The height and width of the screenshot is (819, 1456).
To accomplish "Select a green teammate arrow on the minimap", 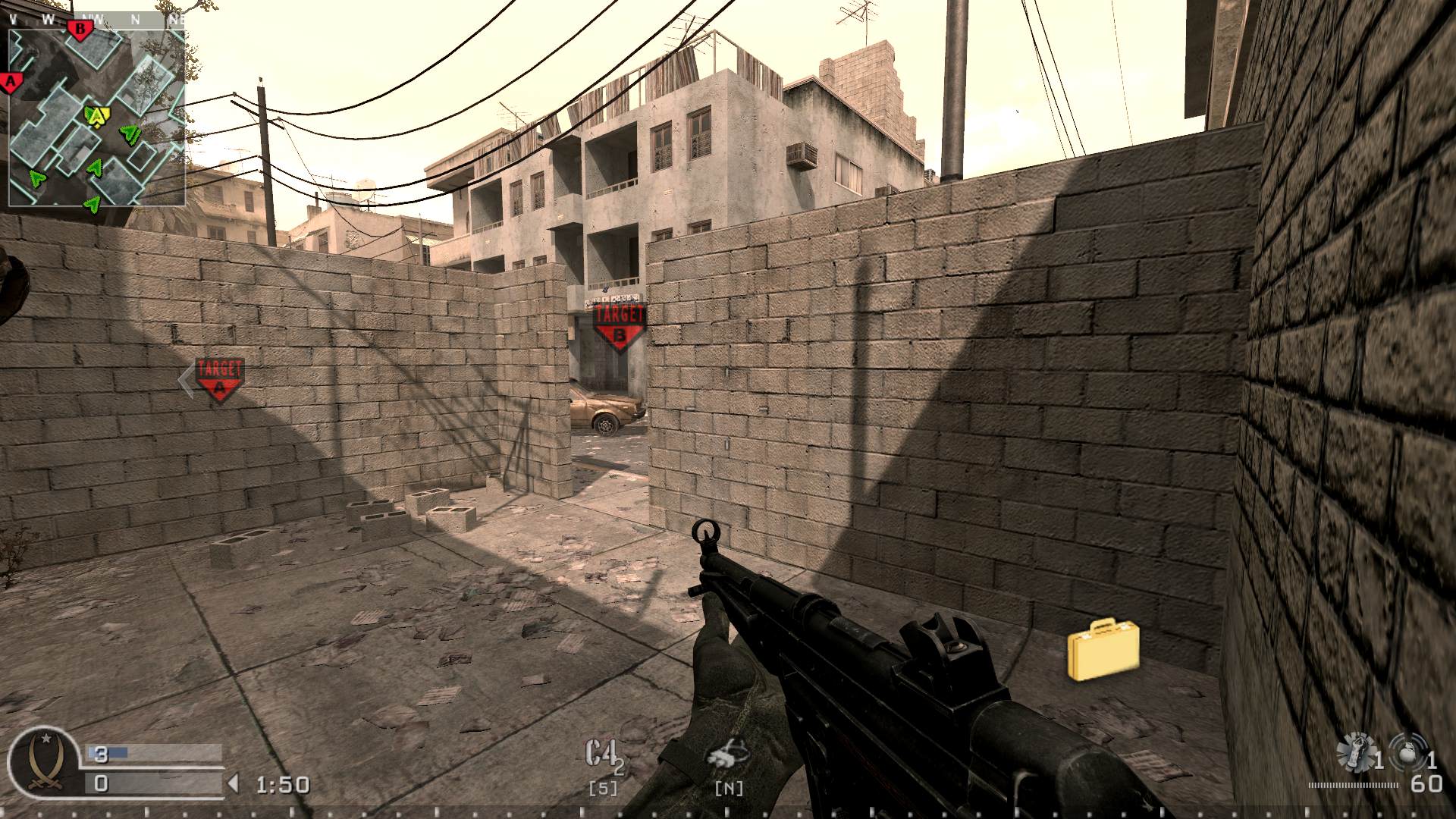I will [x=129, y=133].
